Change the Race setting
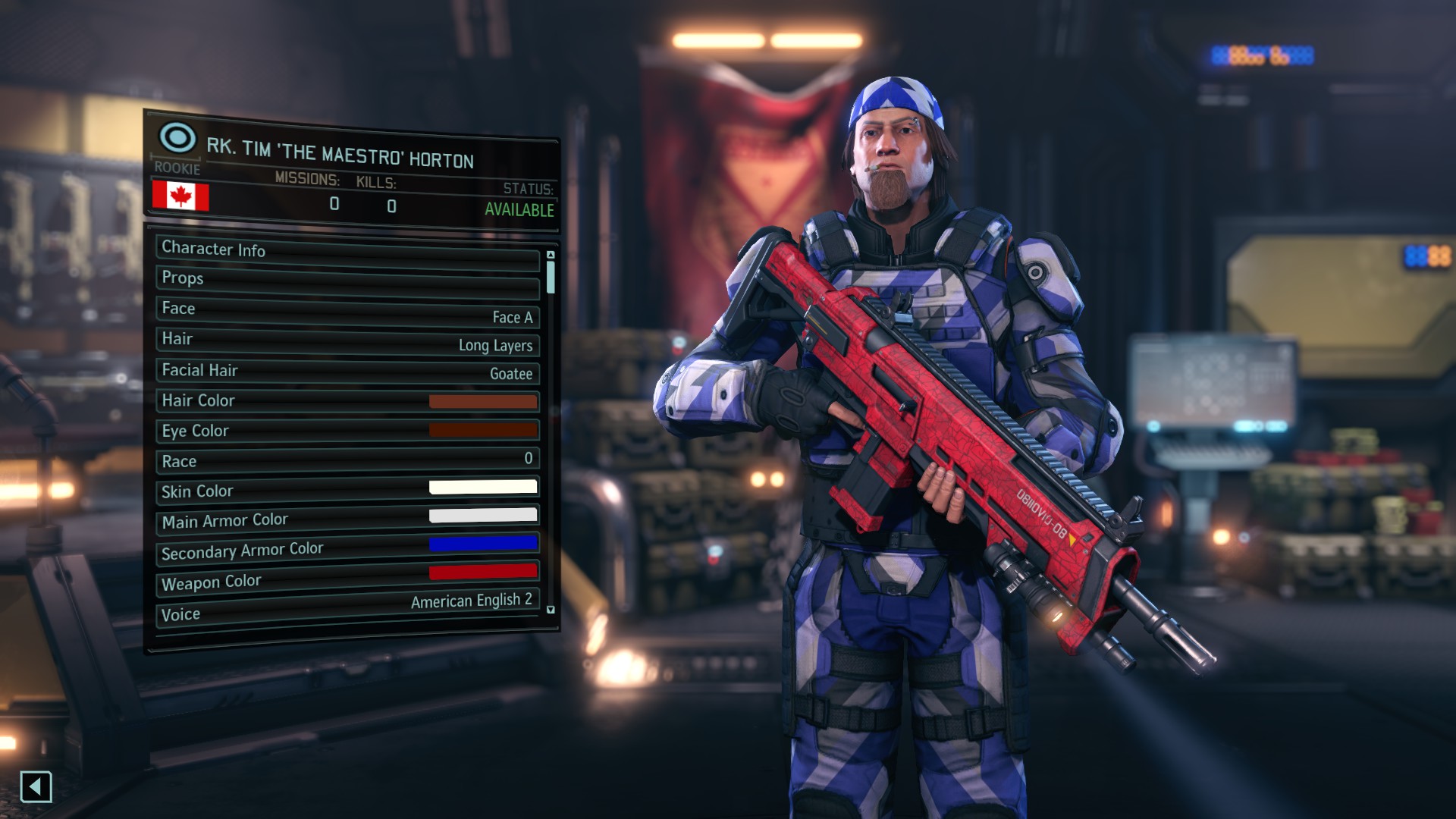Screen dimensions: 1456x819 tap(347, 460)
